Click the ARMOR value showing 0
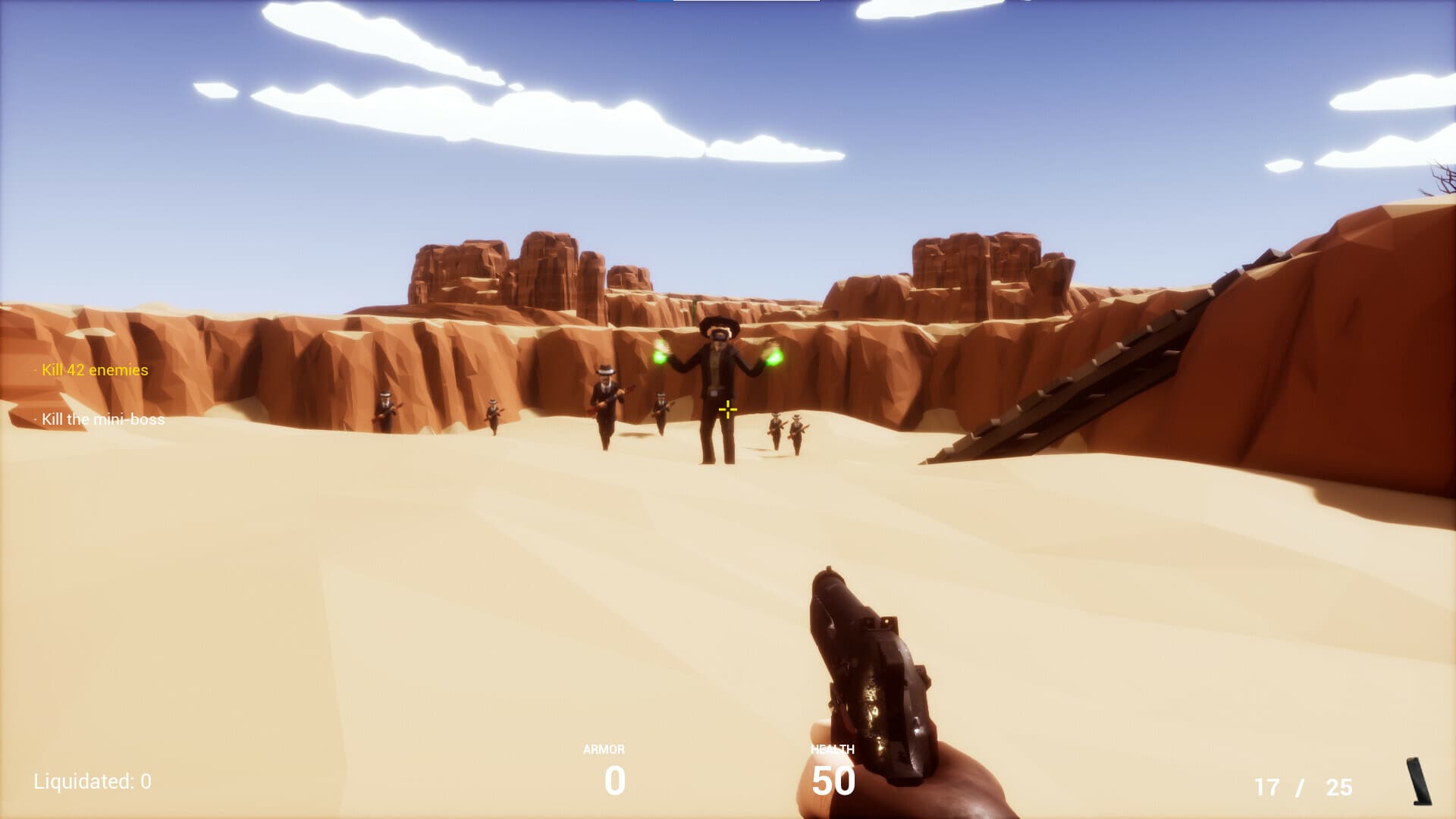The image size is (1456, 819). point(614,779)
